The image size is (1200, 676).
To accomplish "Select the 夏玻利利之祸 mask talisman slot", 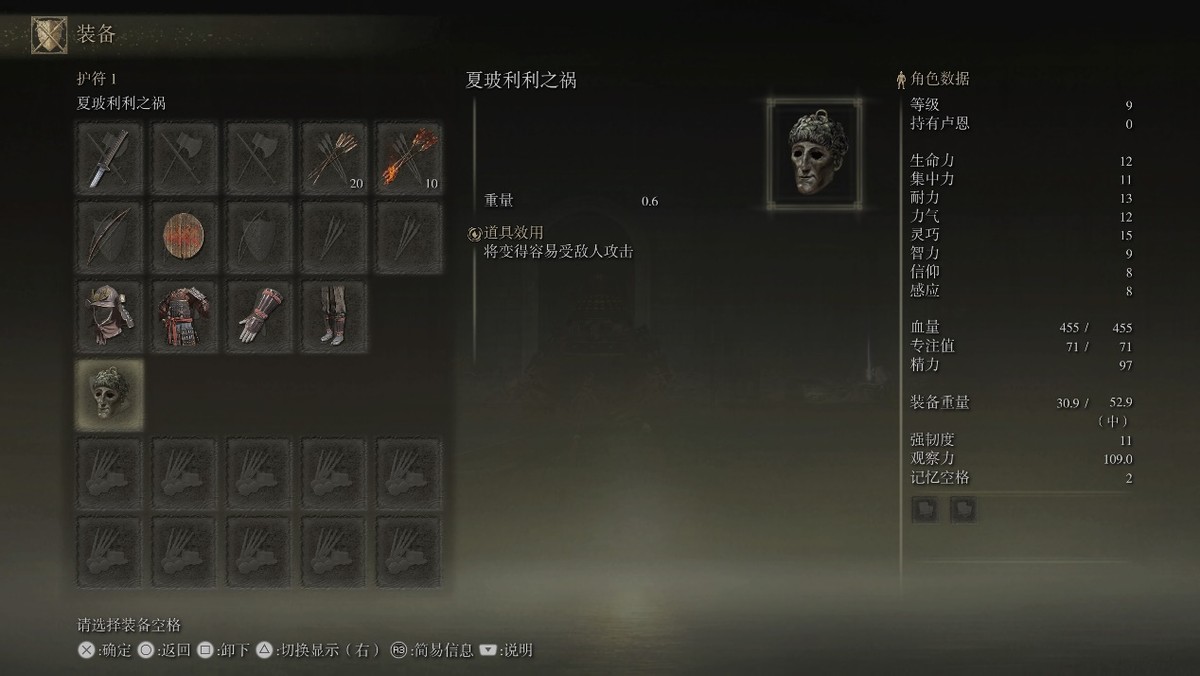I will tap(110, 393).
